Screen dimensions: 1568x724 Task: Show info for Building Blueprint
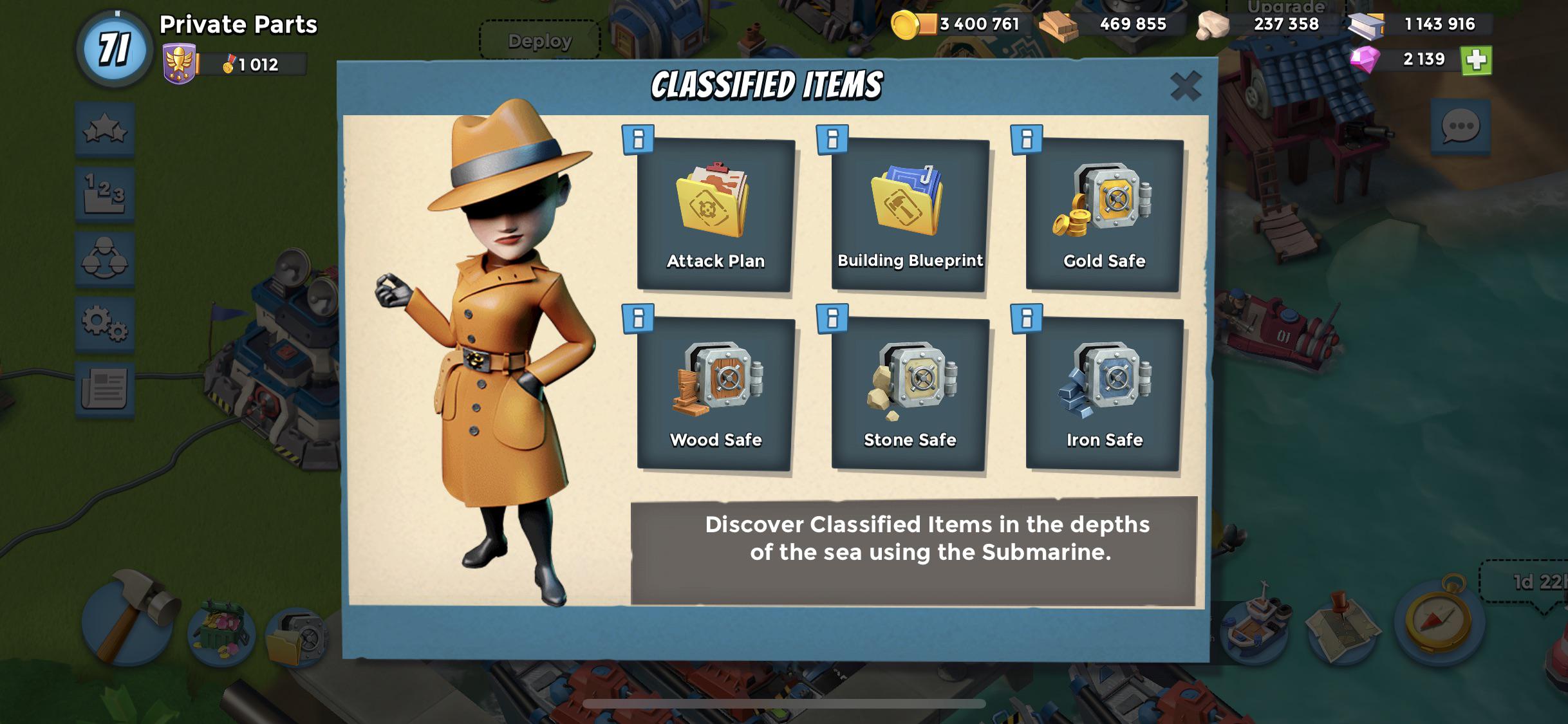click(x=832, y=140)
